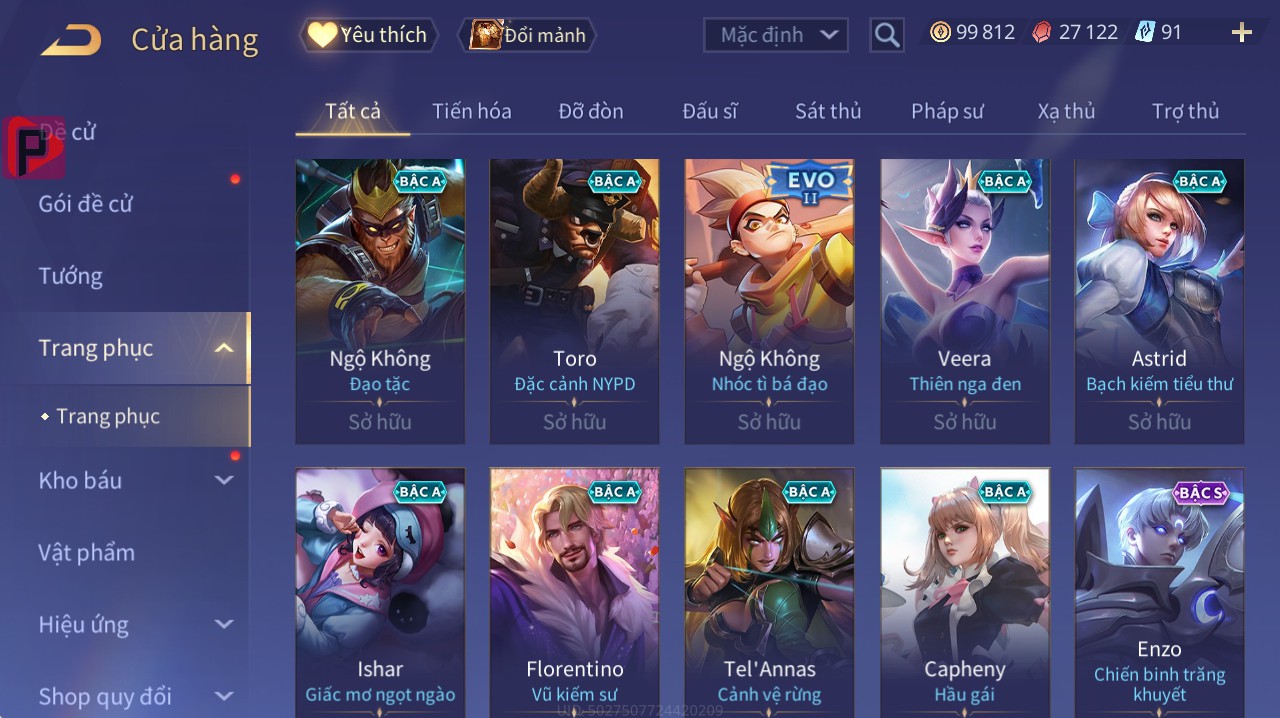This screenshot has width=1280, height=718.
Task: Click the magnifying glass search button
Action: [x=887, y=35]
